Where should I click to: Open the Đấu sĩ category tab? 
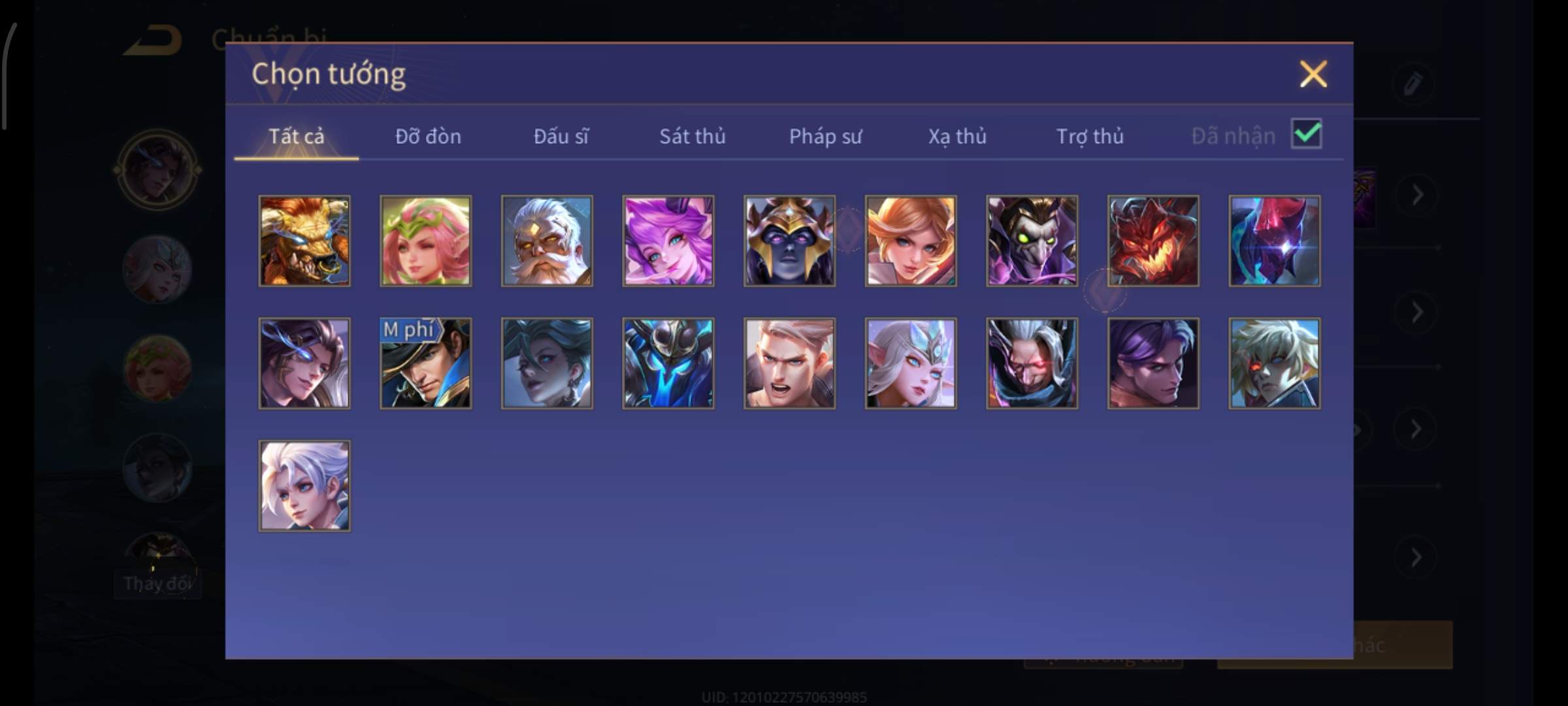click(561, 137)
